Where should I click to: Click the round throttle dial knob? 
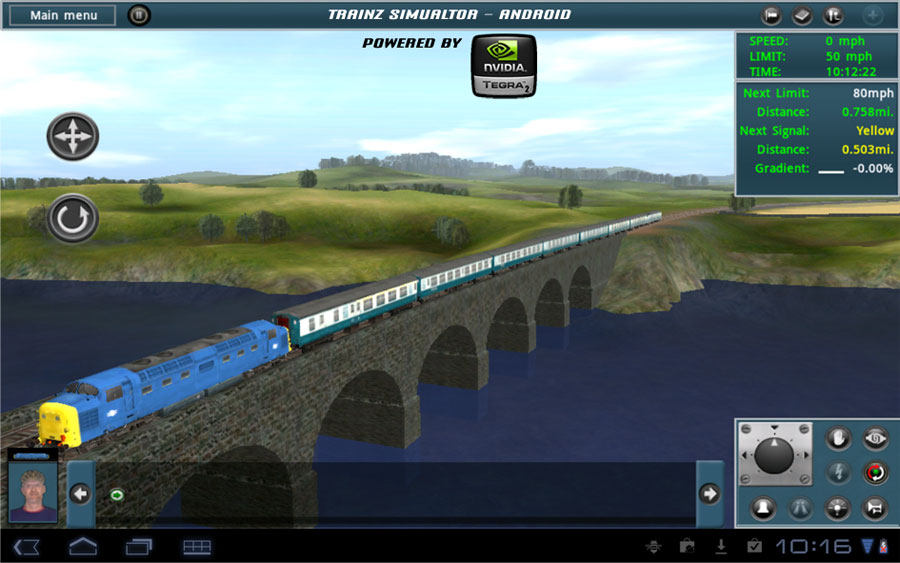774,456
